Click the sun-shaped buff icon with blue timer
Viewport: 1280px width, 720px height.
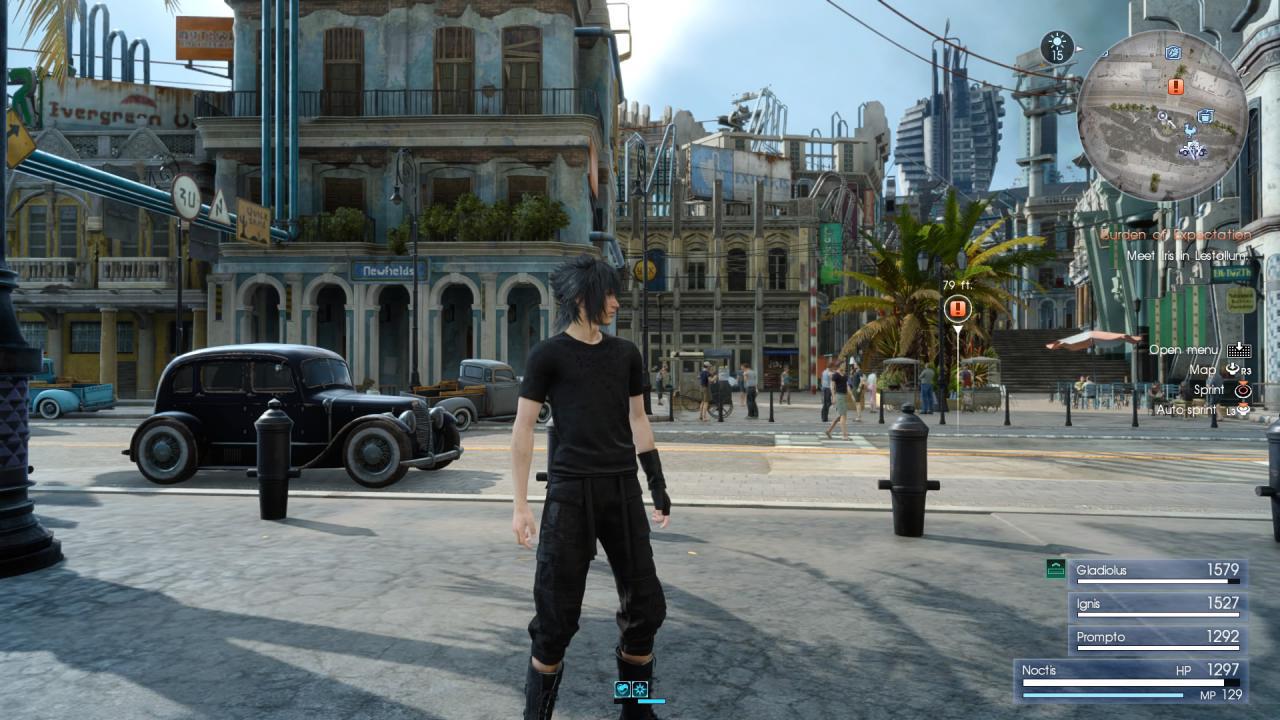(640, 690)
